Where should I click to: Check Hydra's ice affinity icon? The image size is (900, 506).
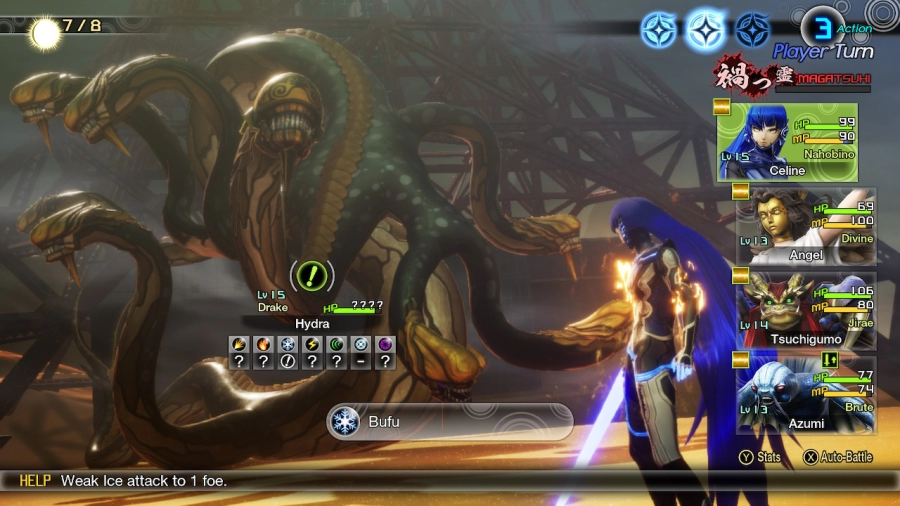click(288, 344)
